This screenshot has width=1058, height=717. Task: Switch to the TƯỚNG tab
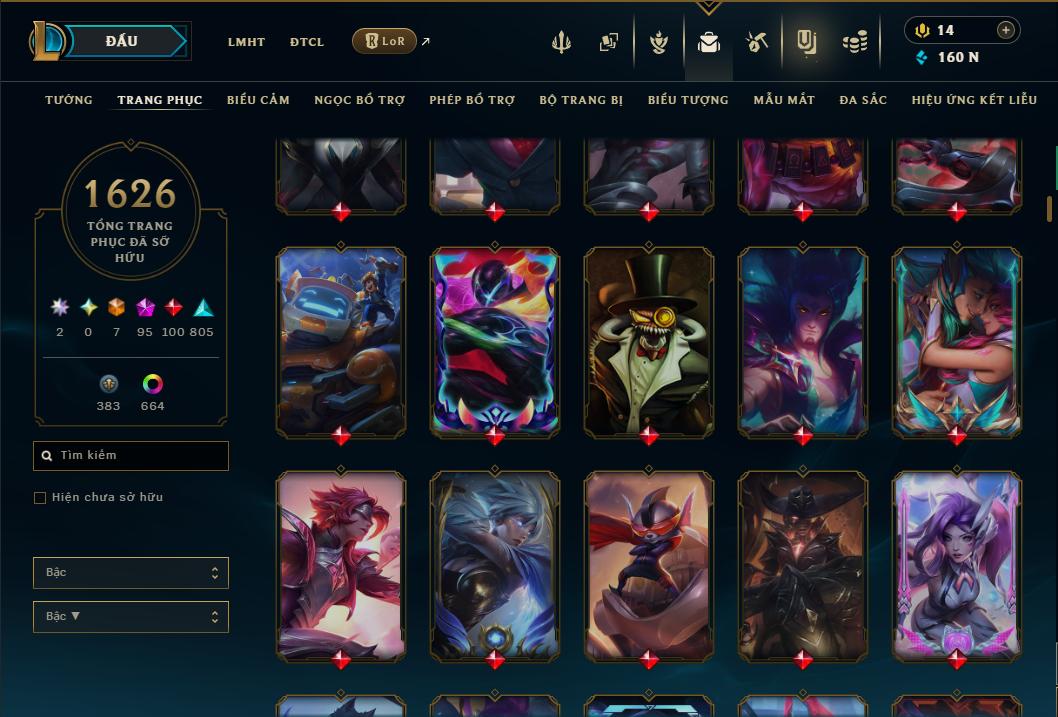click(x=69, y=100)
